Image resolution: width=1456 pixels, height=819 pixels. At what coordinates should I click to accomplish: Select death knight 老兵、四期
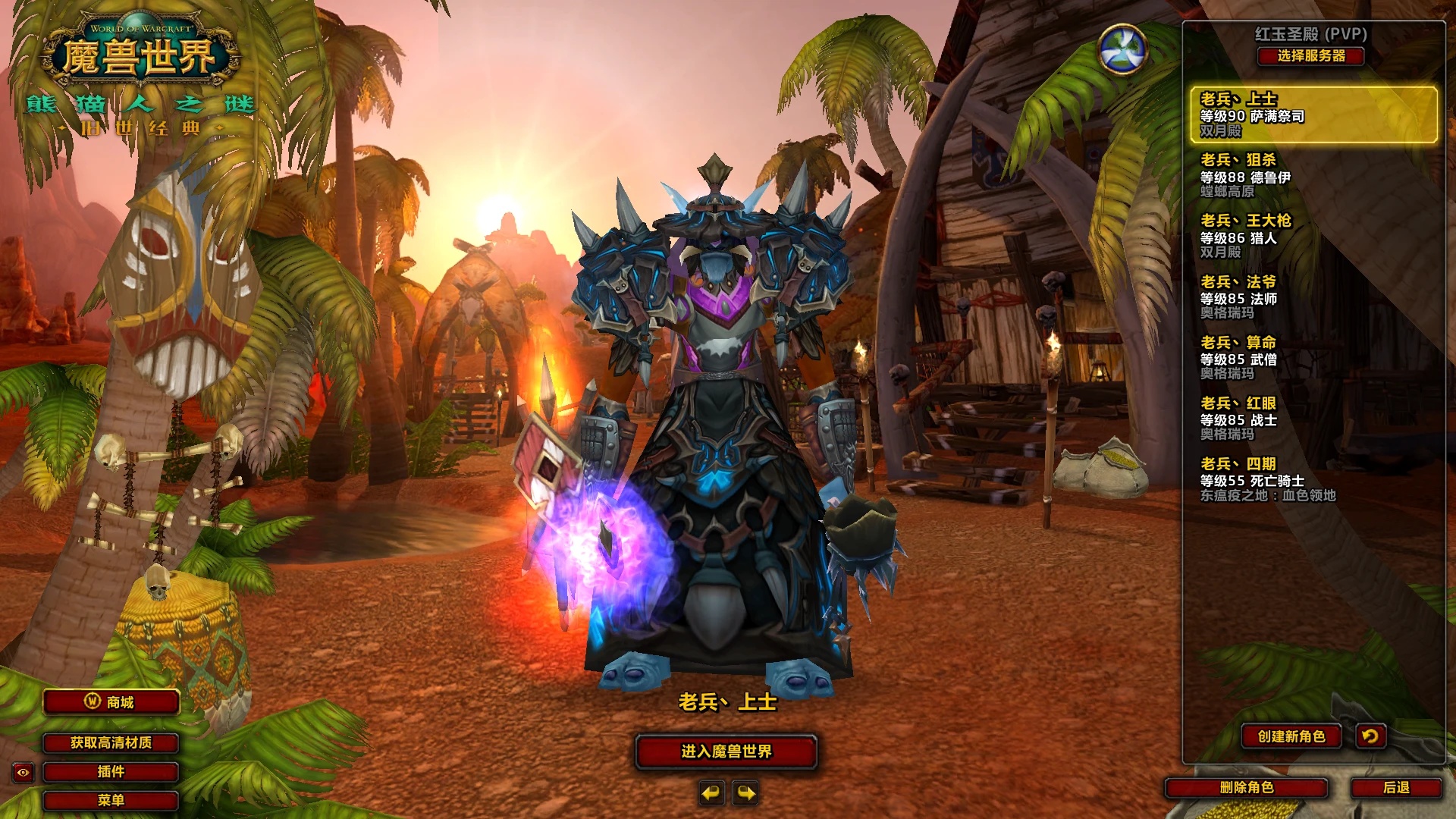pos(1313,479)
